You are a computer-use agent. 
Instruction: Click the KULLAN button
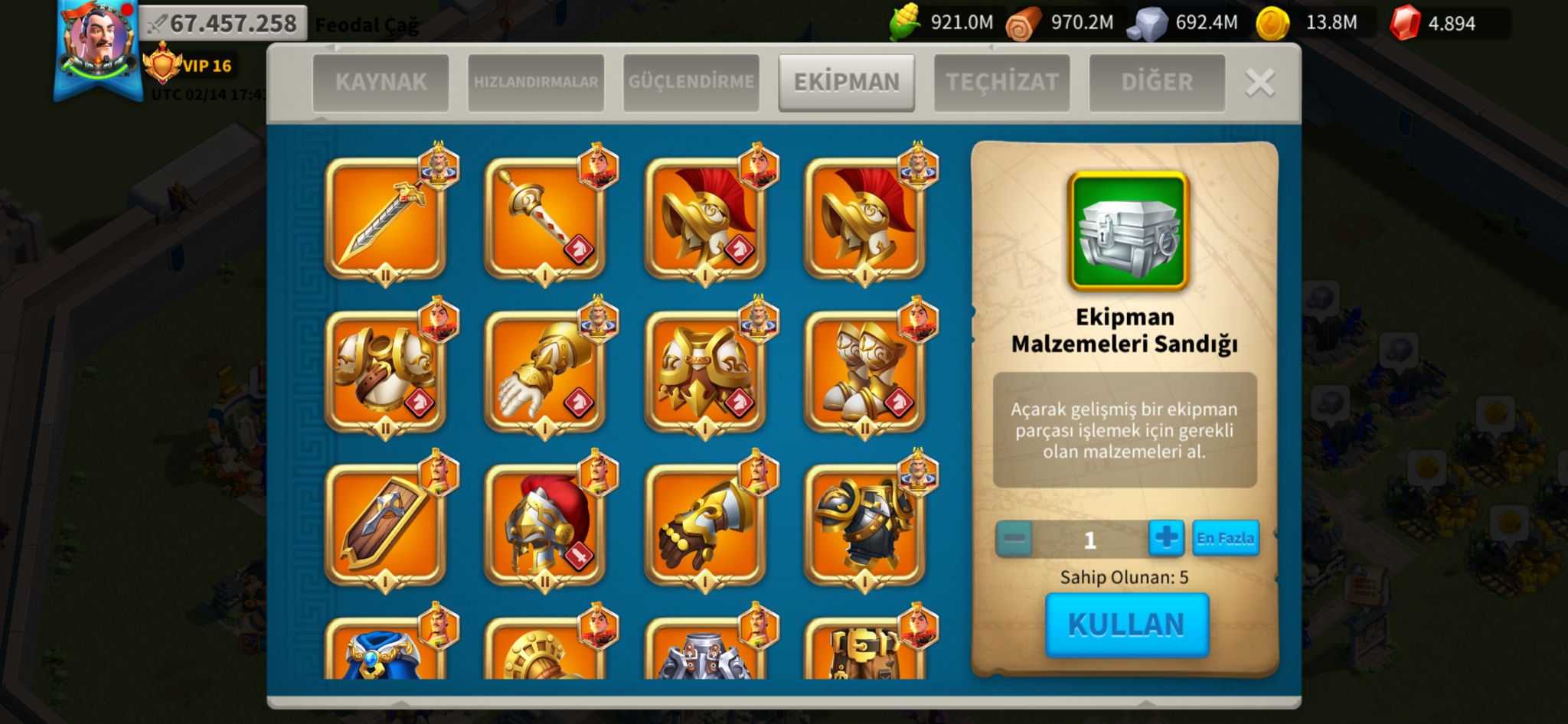point(1127,625)
